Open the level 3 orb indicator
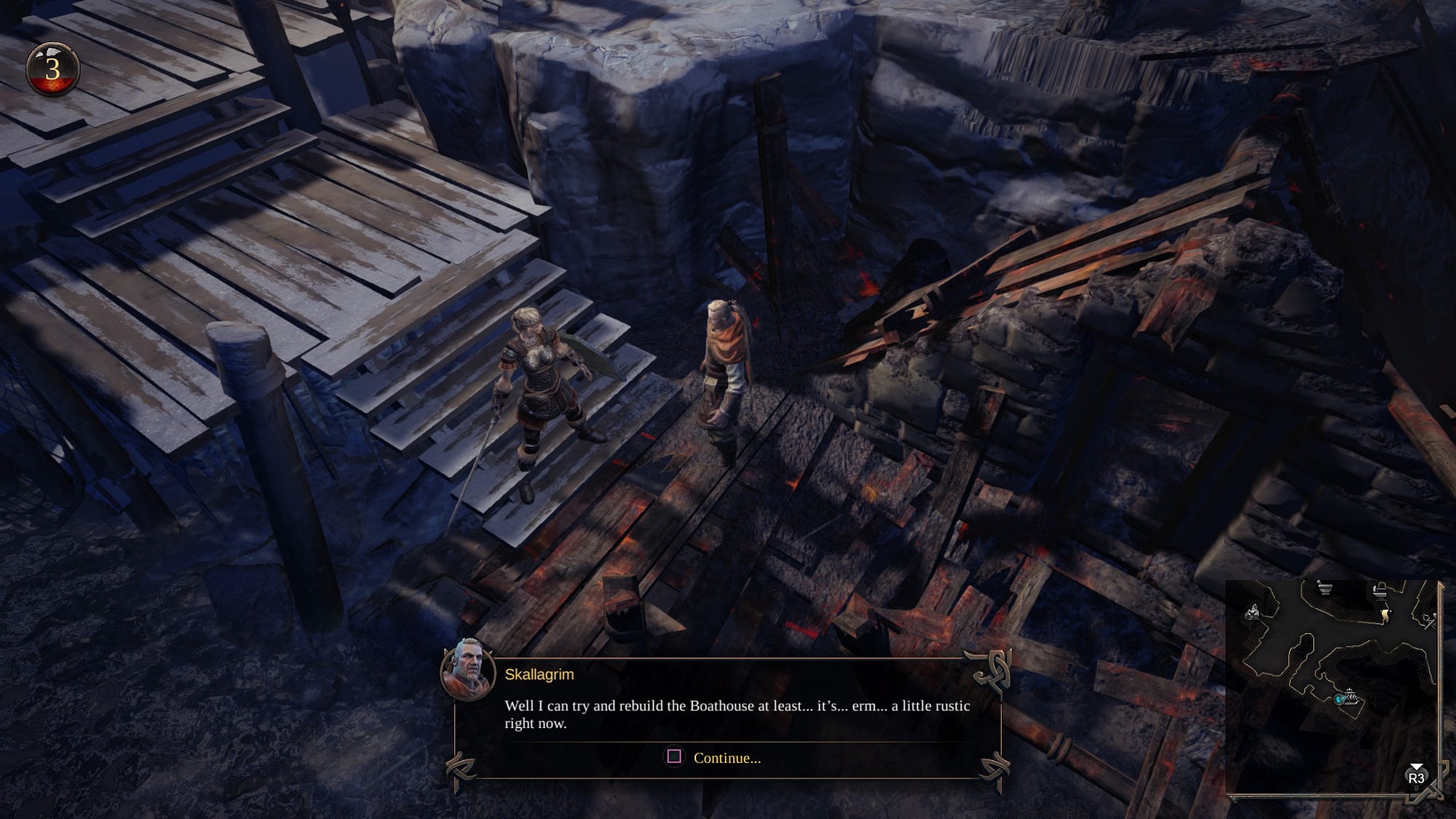The width and height of the screenshot is (1456, 819). click(52, 69)
